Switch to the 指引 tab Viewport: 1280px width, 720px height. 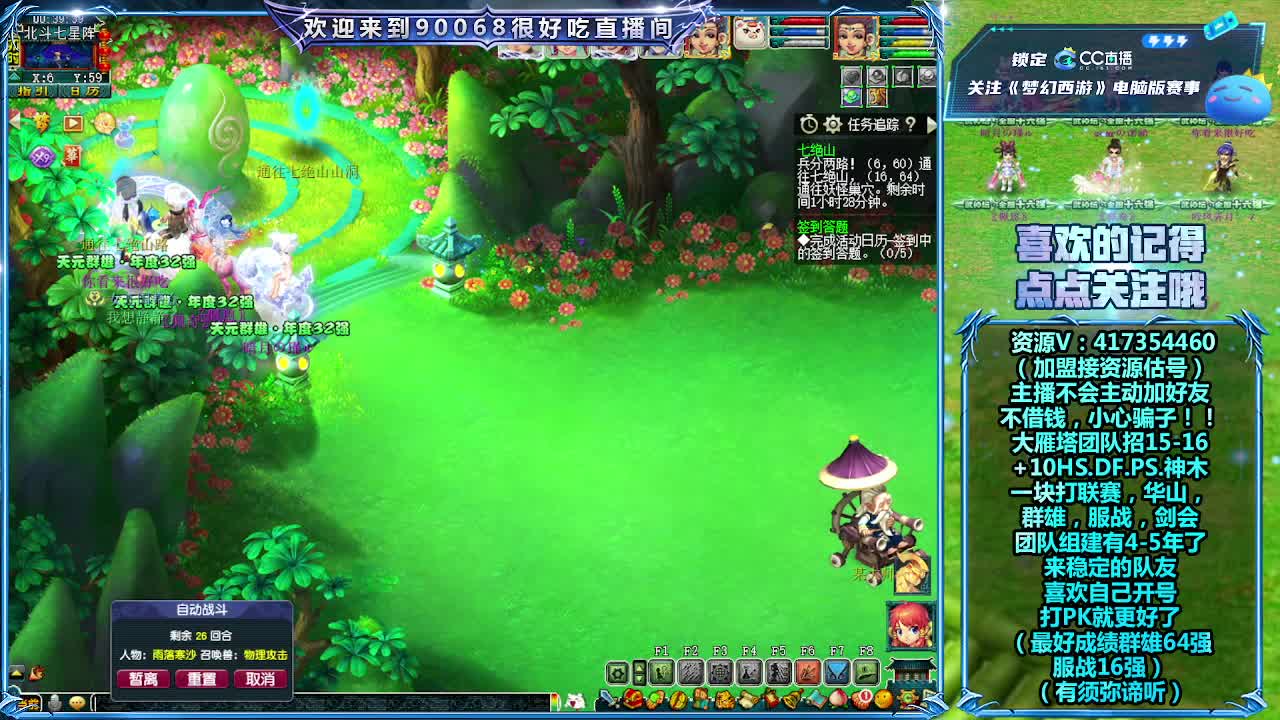tap(33, 92)
